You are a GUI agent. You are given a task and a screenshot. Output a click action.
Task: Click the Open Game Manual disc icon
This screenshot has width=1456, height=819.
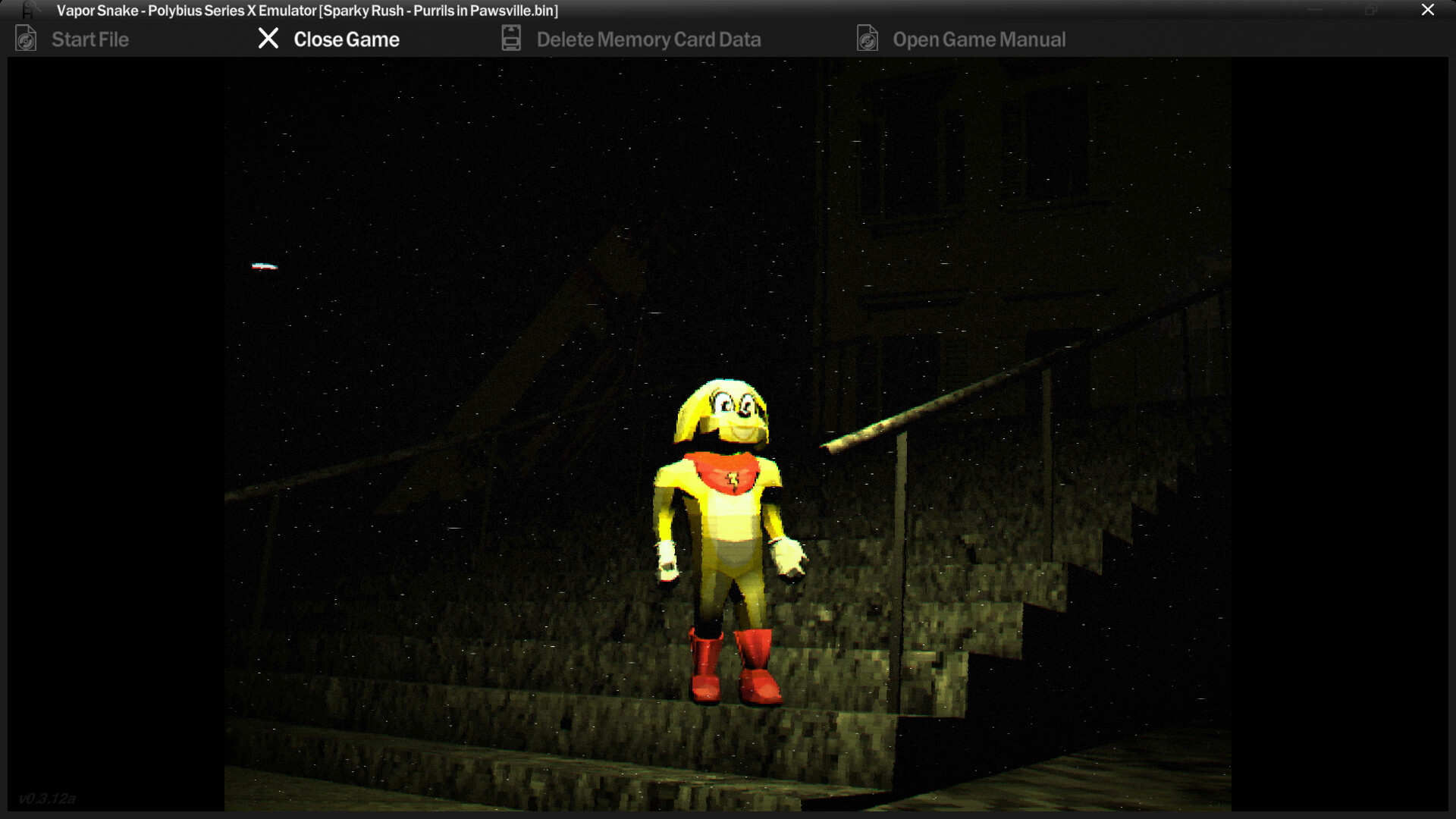pyautogui.click(x=867, y=38)
